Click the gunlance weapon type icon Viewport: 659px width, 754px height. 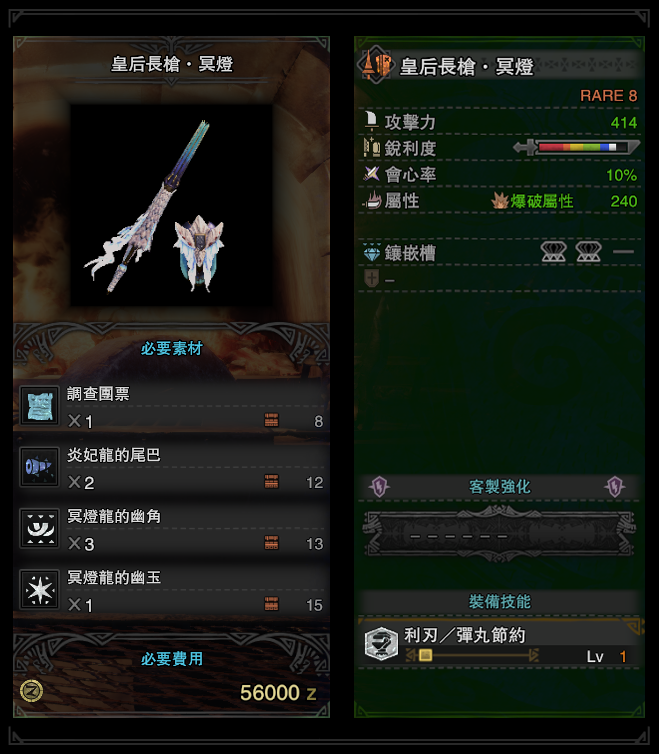click(x=378, y=66)
